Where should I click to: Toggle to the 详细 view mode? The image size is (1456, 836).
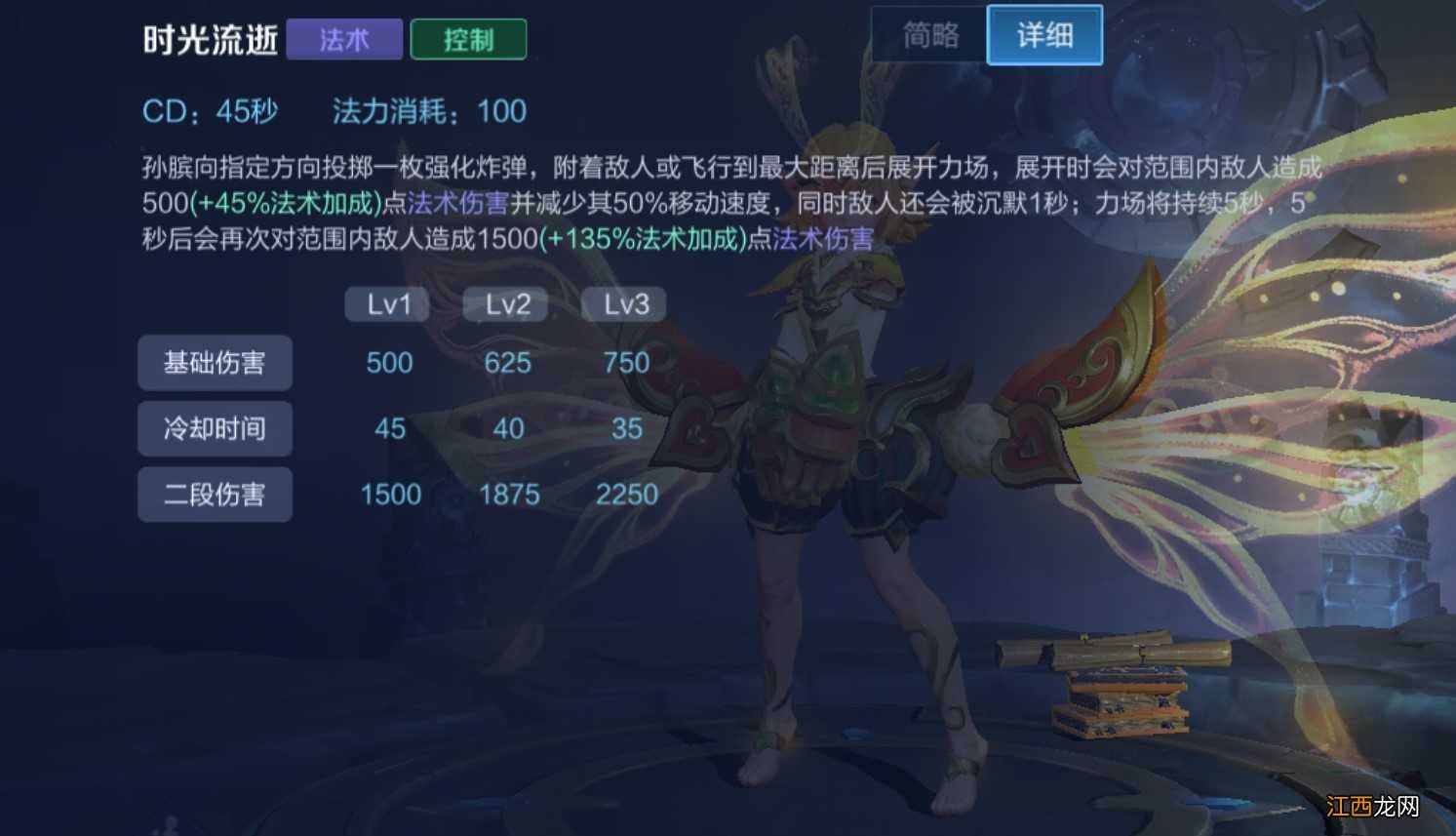[1044, 34]
